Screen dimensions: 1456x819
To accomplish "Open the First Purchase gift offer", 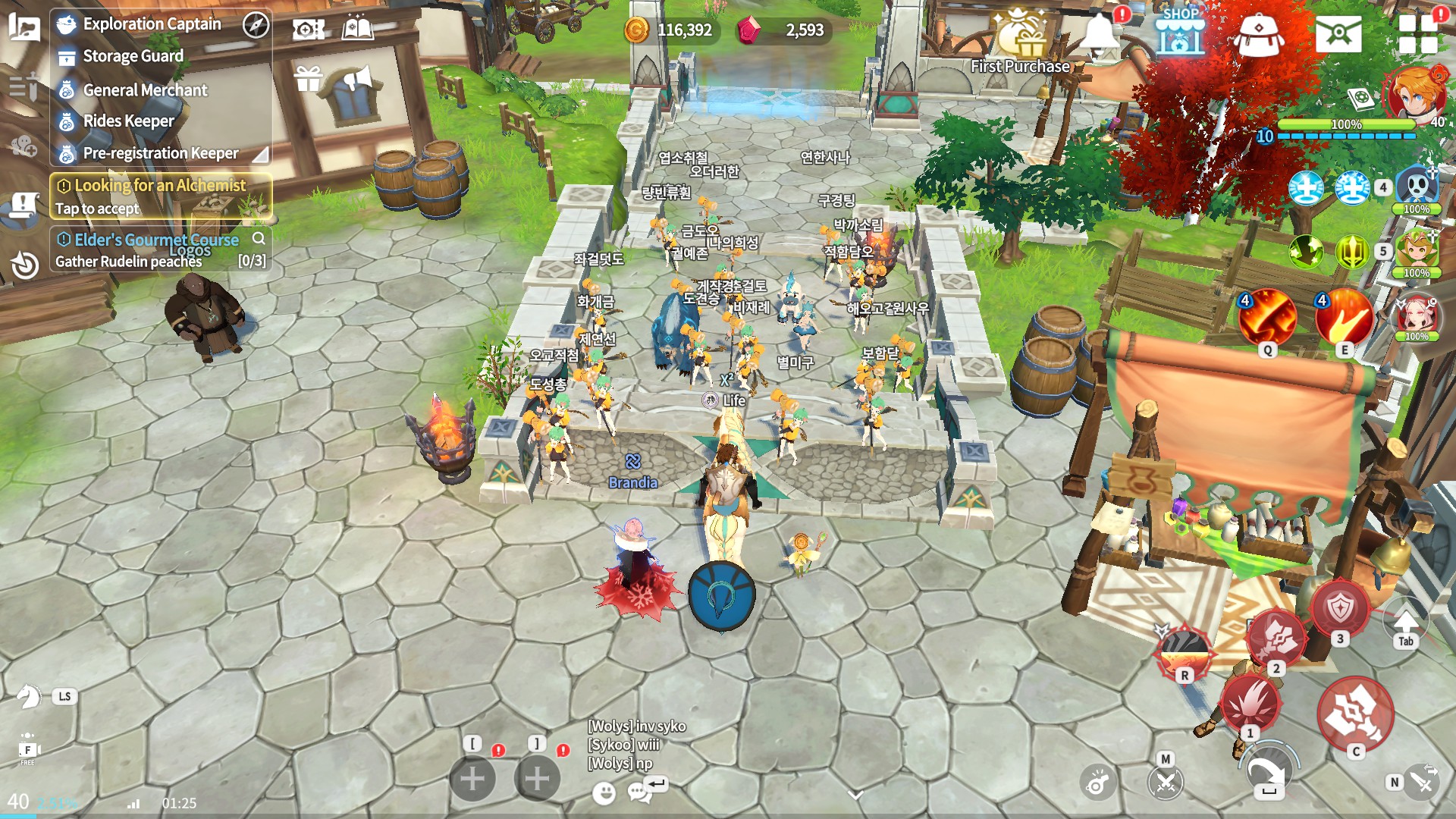I will 1021,42.
